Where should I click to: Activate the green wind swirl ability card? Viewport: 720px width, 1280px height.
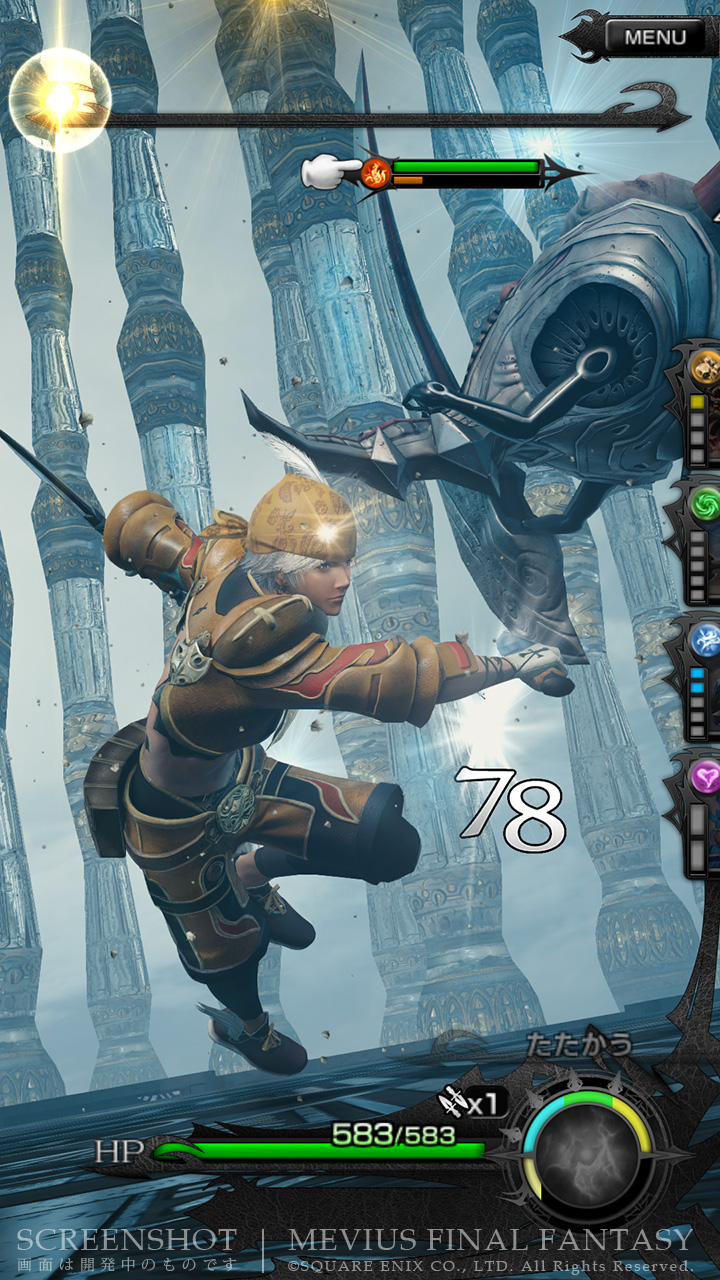point(704,504)
